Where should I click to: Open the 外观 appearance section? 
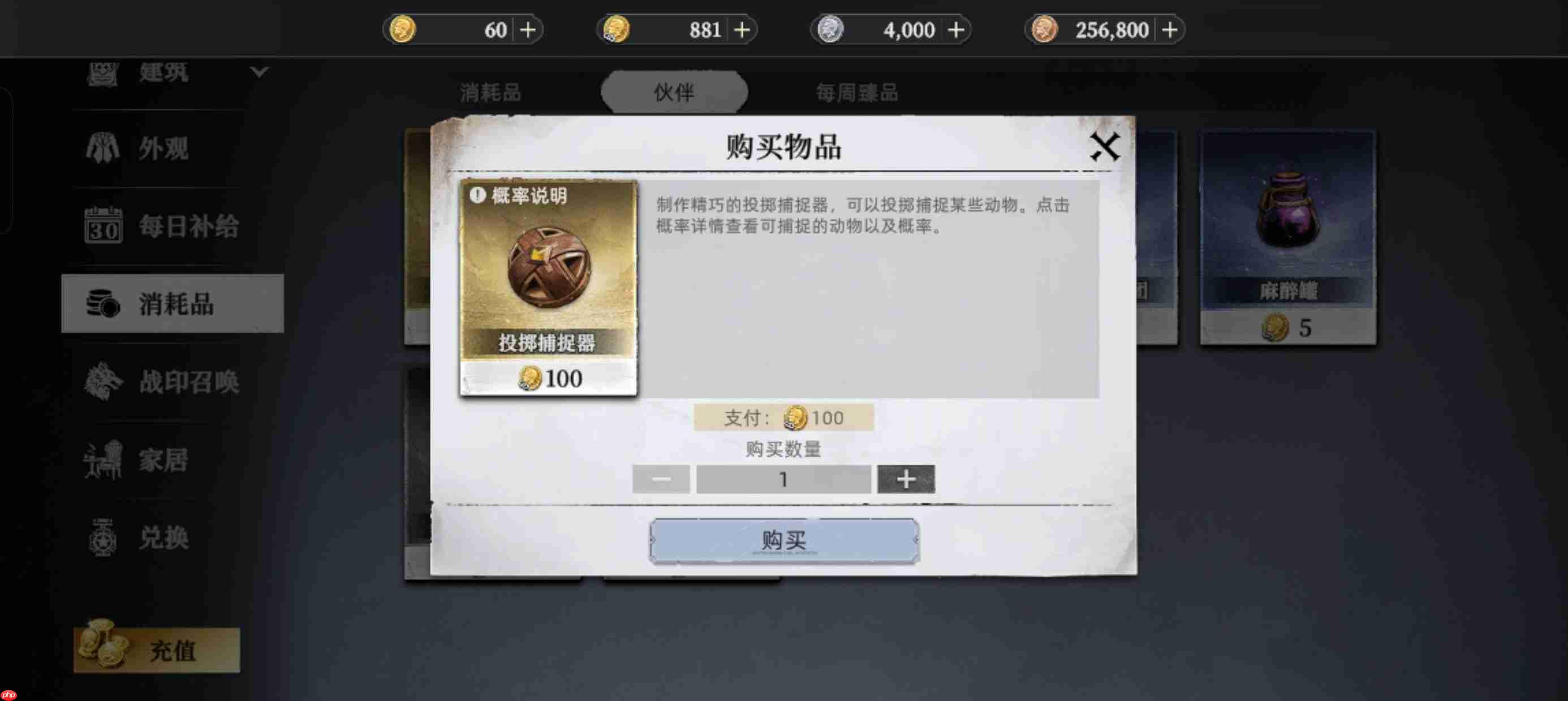tap(104, 149)
